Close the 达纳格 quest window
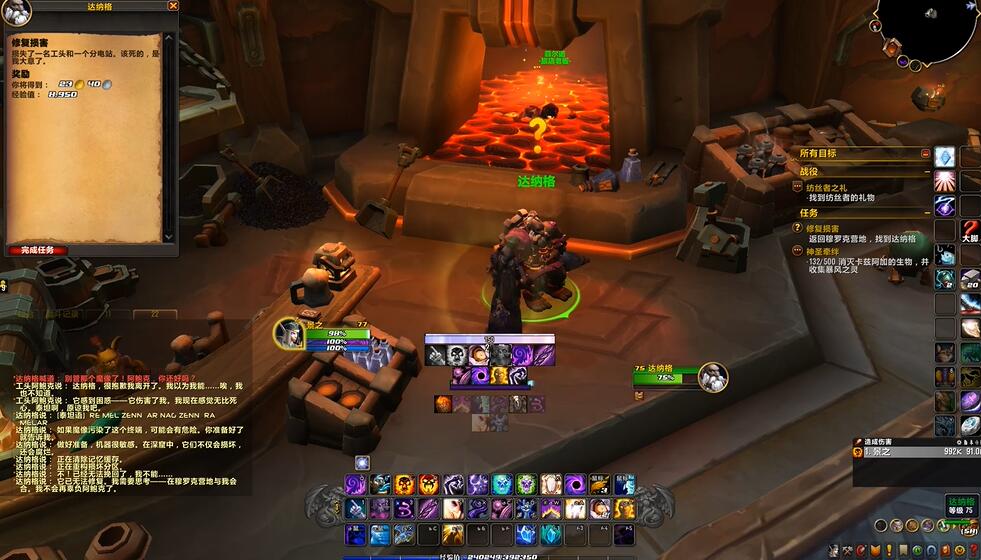Image resolution: width=981 pixels, height=560 pixels. (173, 6)
